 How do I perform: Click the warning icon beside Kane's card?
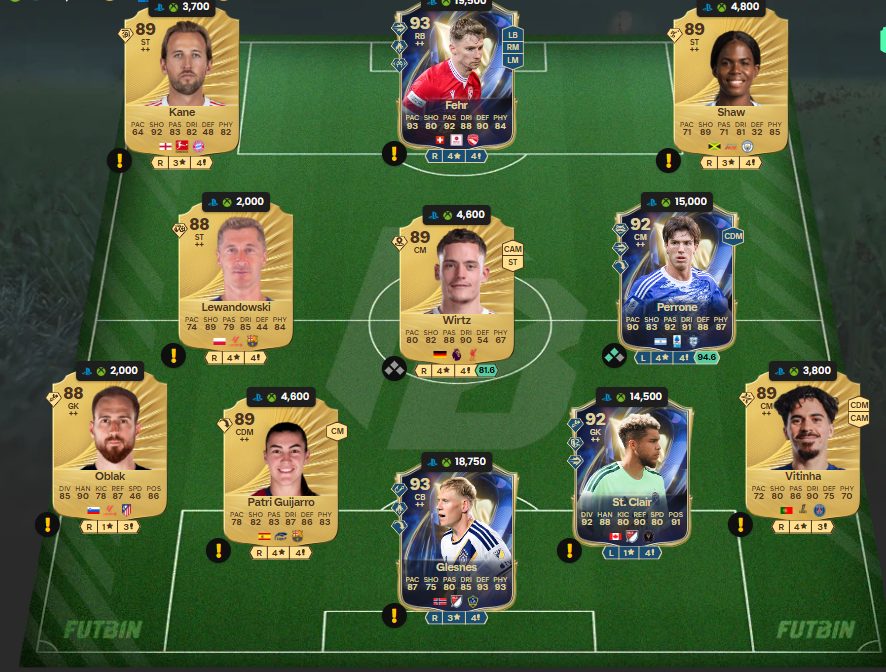(x=119, y=160)
